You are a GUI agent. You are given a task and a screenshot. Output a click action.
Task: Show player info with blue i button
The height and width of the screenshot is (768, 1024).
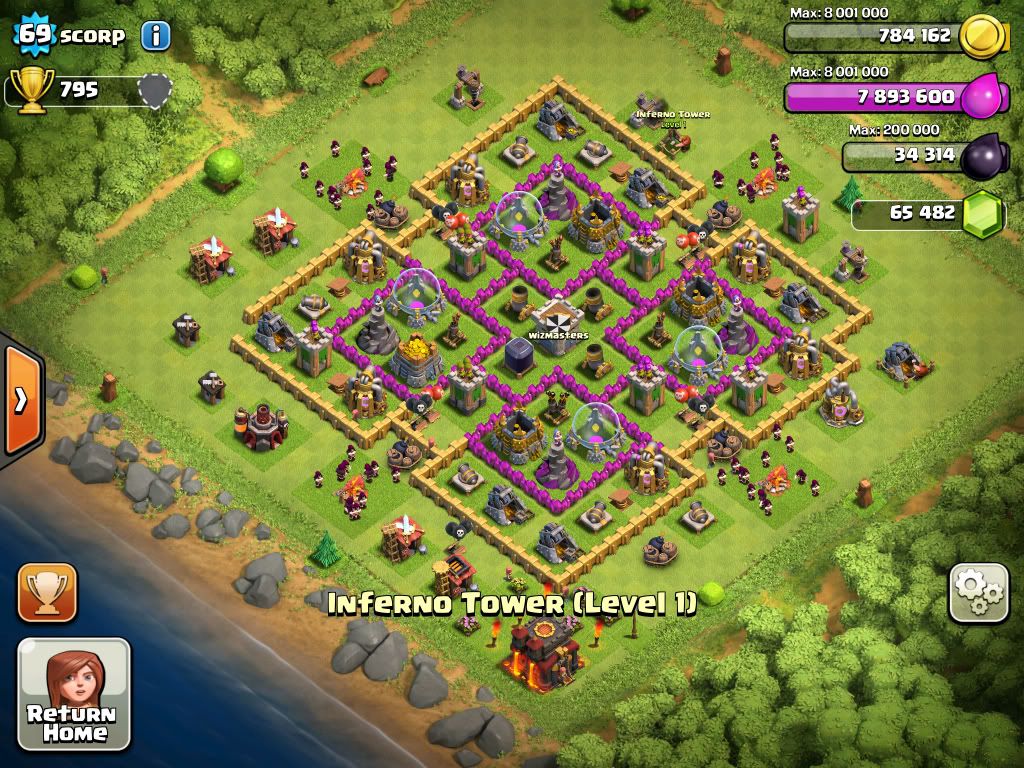click(x=155, y=36)
